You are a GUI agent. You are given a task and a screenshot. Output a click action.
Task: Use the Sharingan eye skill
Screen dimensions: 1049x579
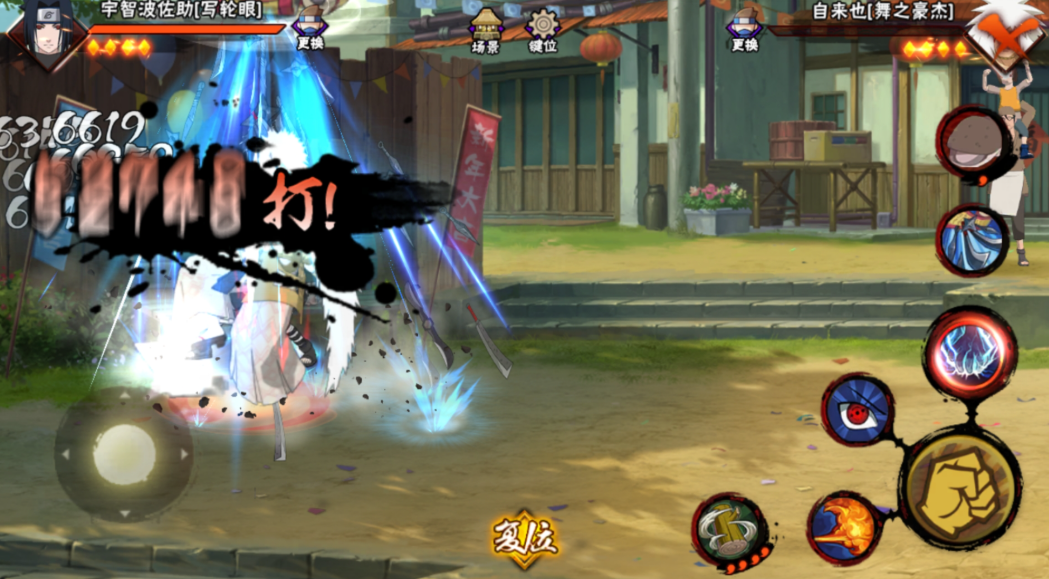(856, 408)
